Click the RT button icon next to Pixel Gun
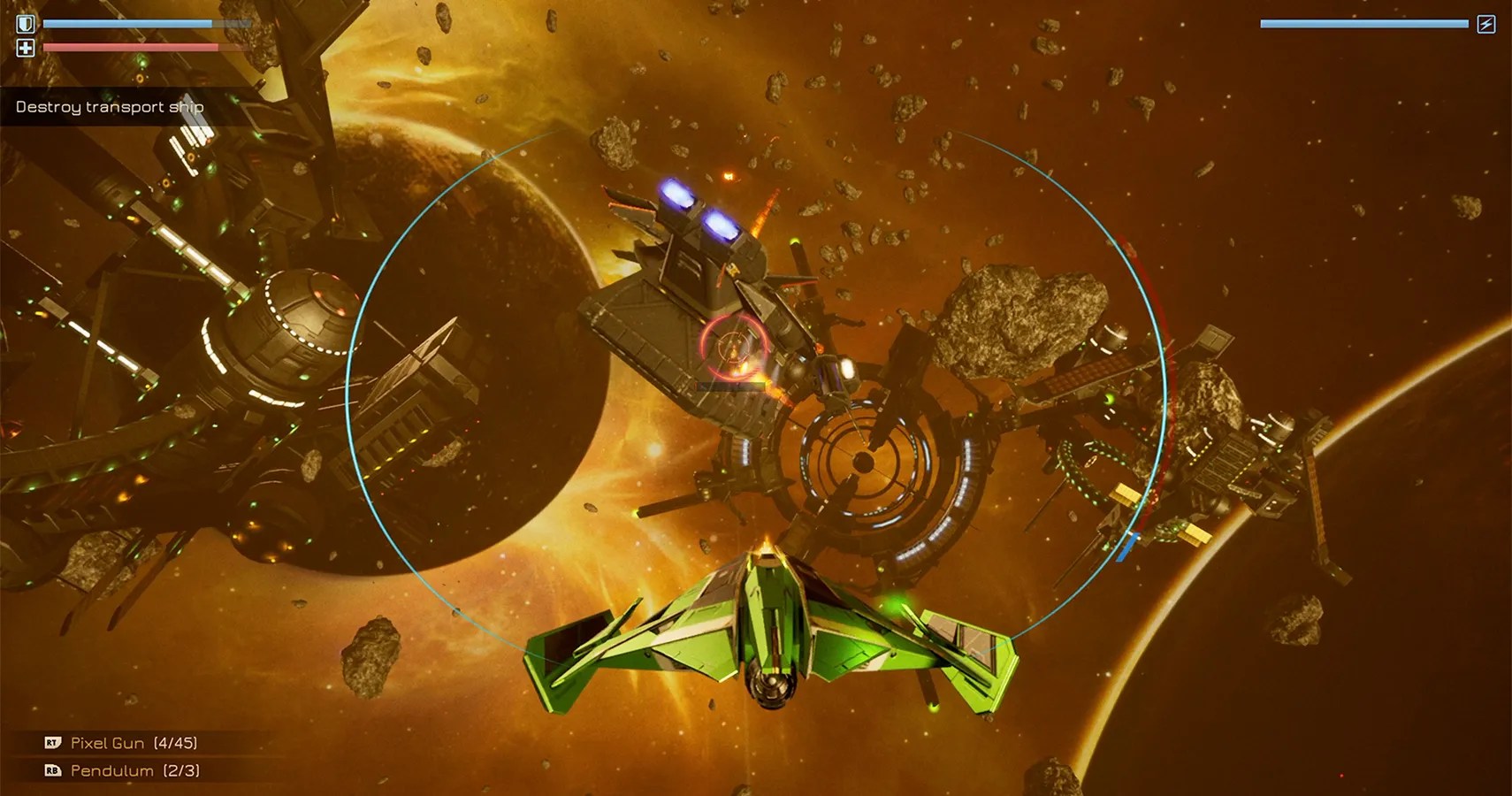 coord(51,743)
